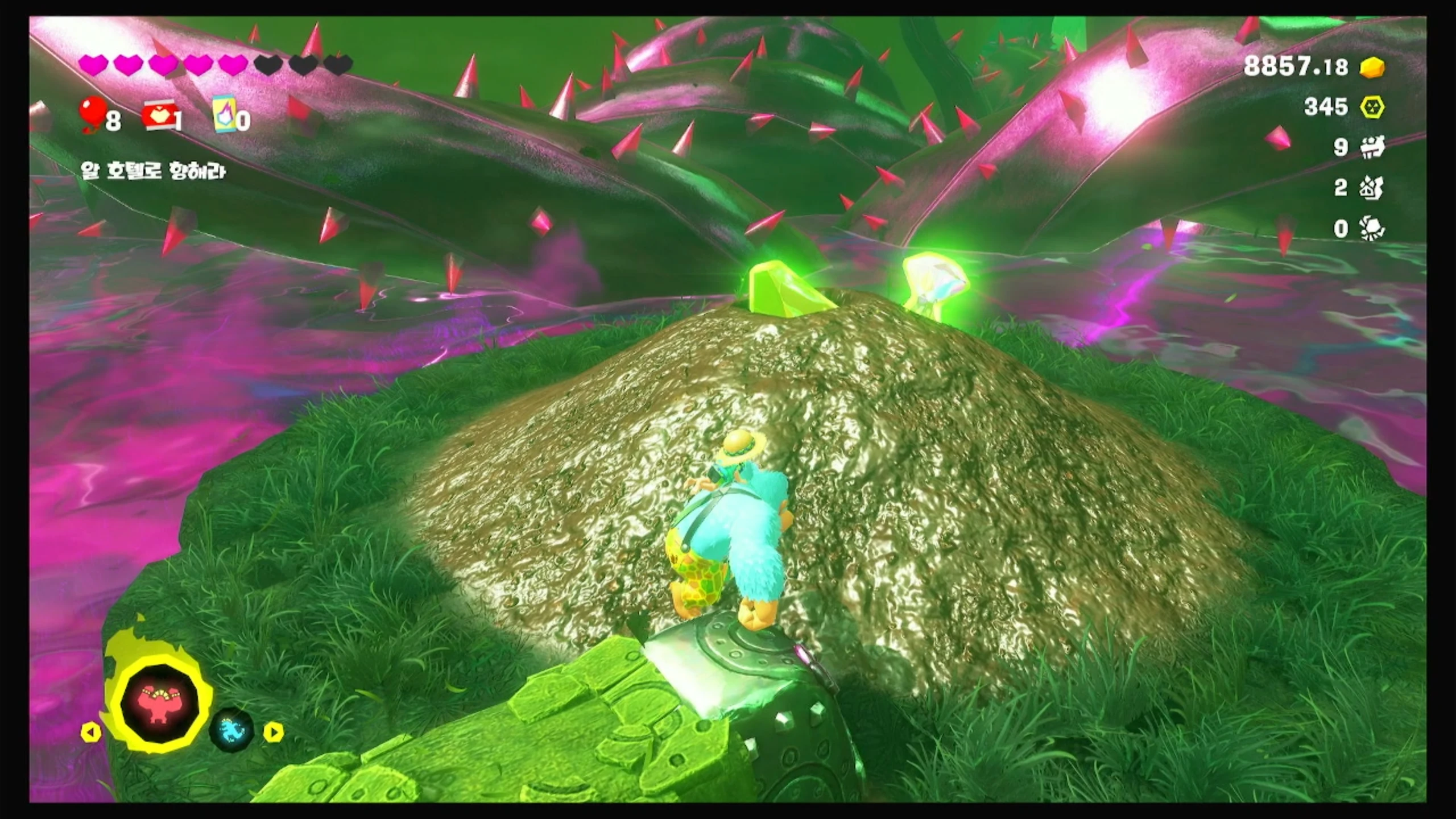The width and height of the screenshot is (1456, 819).
Task: Click the right arrow beside the Bananza selector
Action: (273, 732)
